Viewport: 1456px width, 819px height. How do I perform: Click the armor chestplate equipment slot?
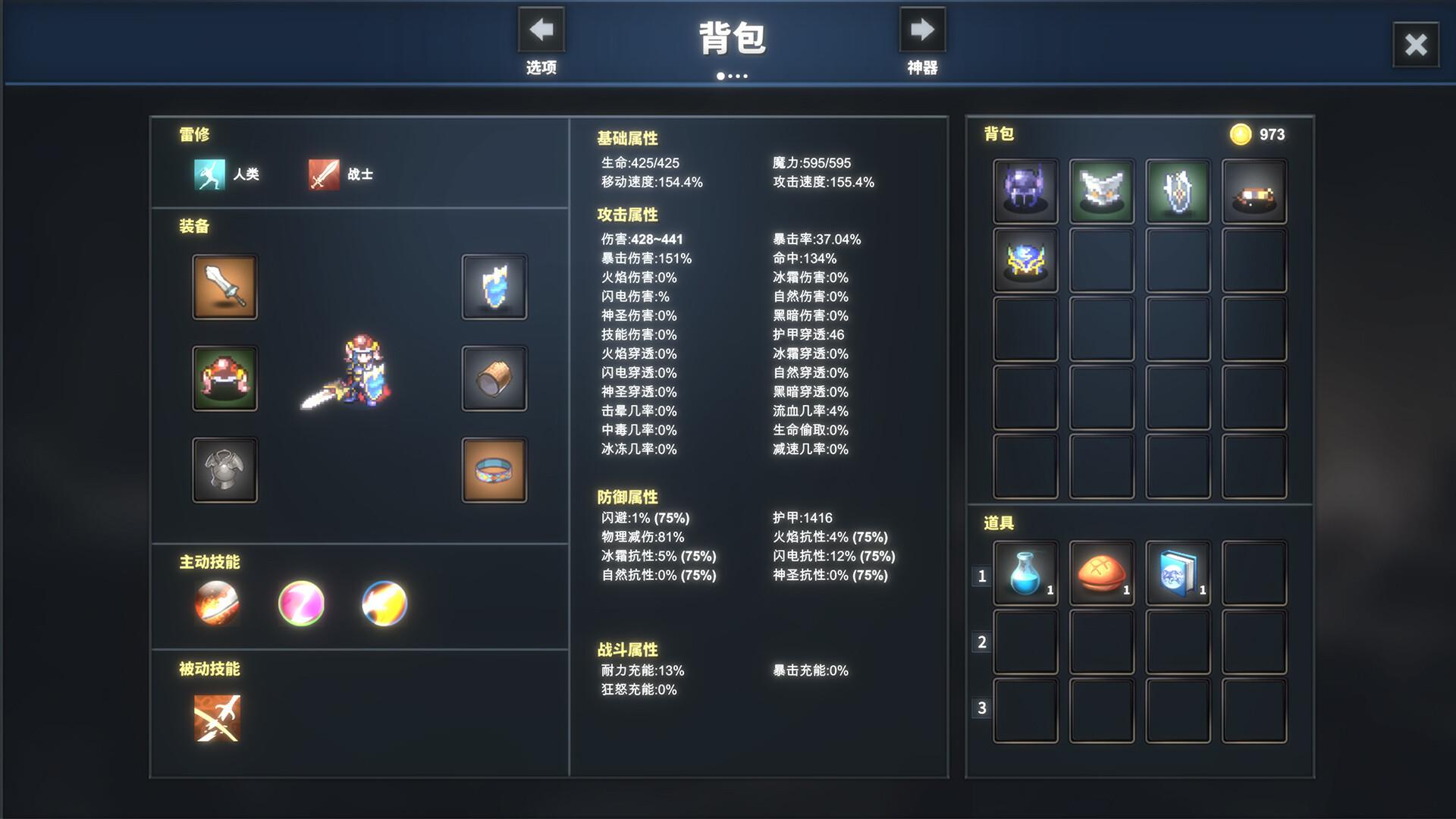(224, 470)
